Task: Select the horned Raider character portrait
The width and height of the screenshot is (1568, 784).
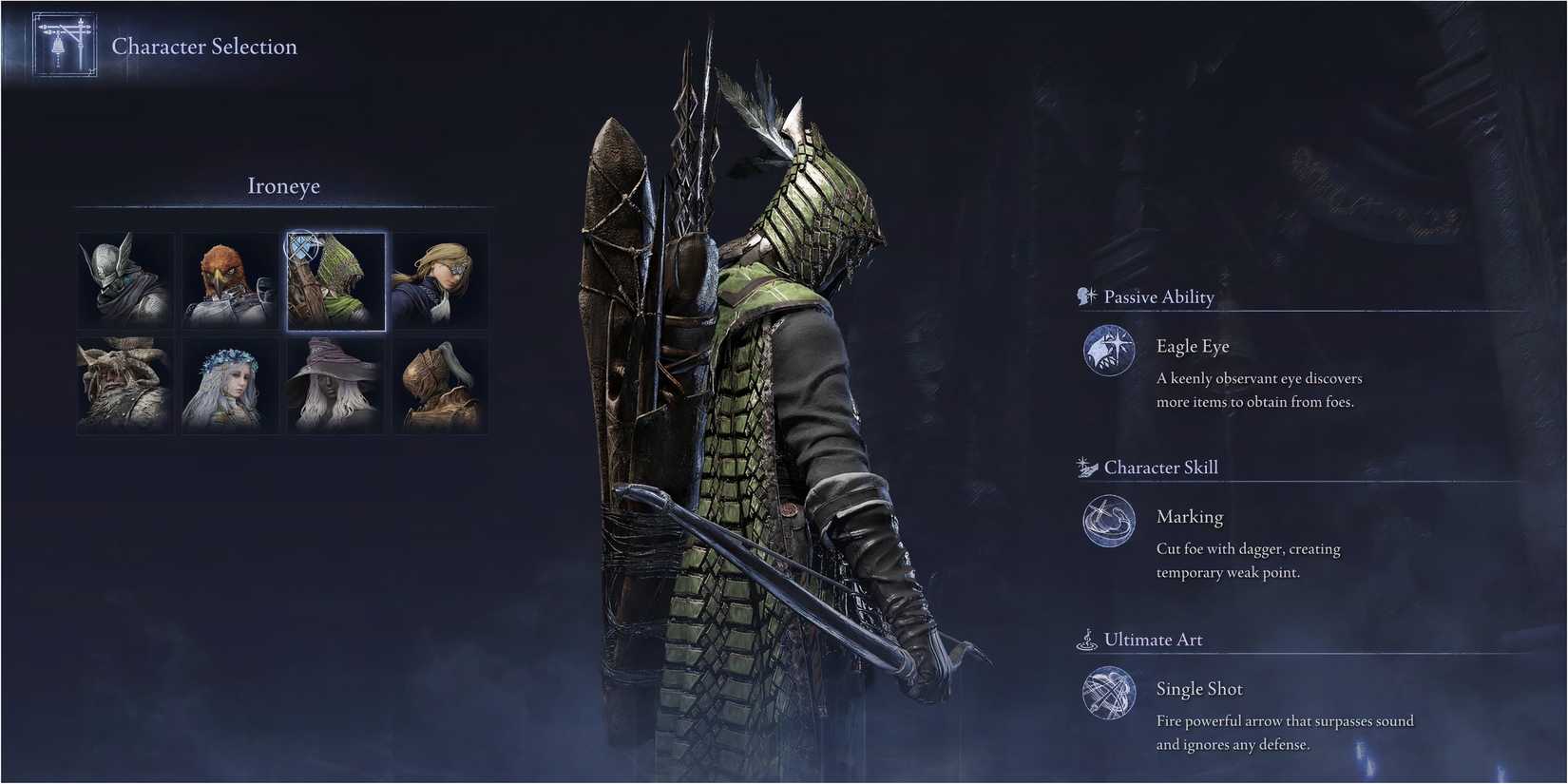Action: click(x=125, y=384)
